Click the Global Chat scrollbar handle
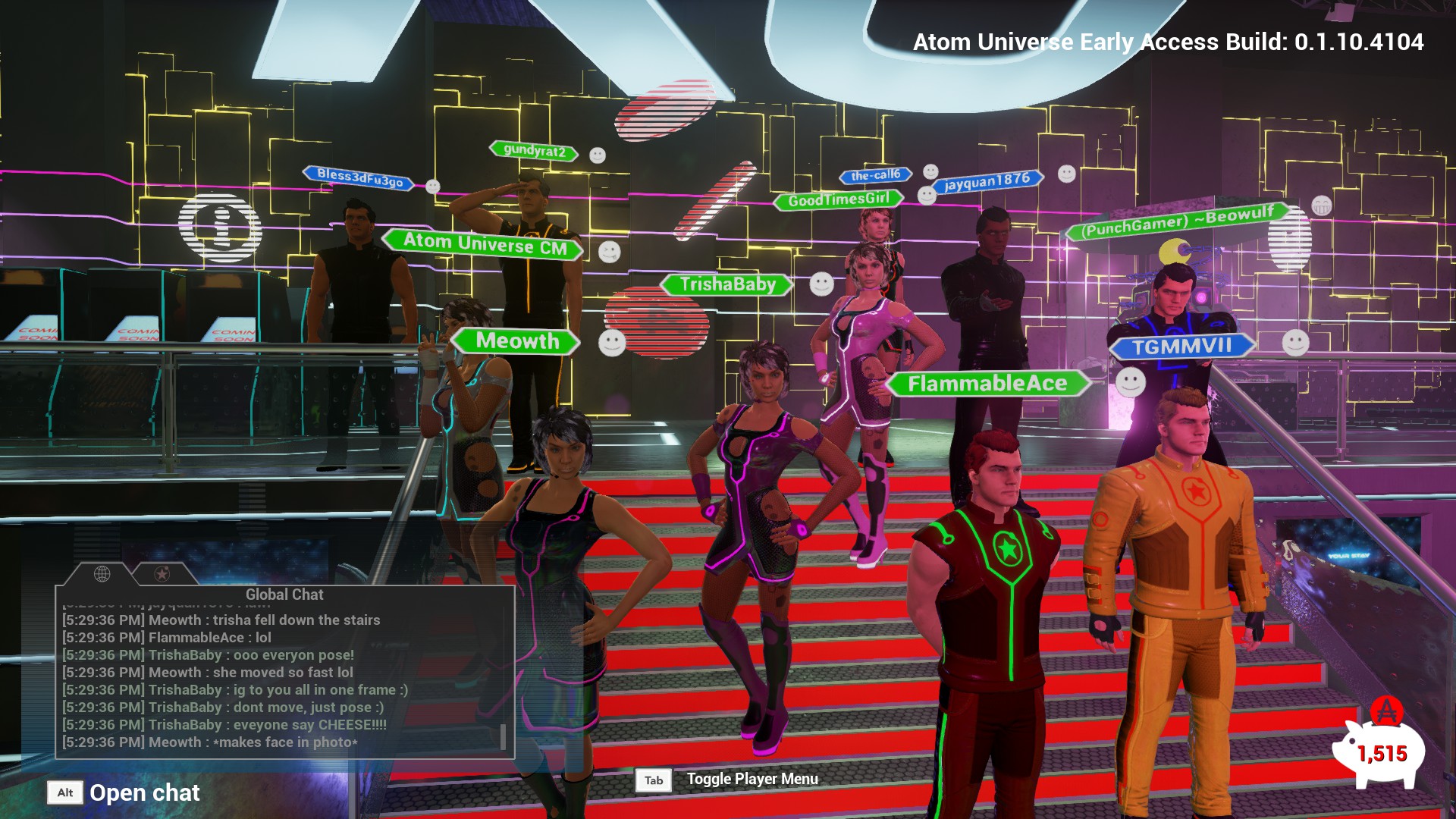1456x819 pixels. (503, 736)
